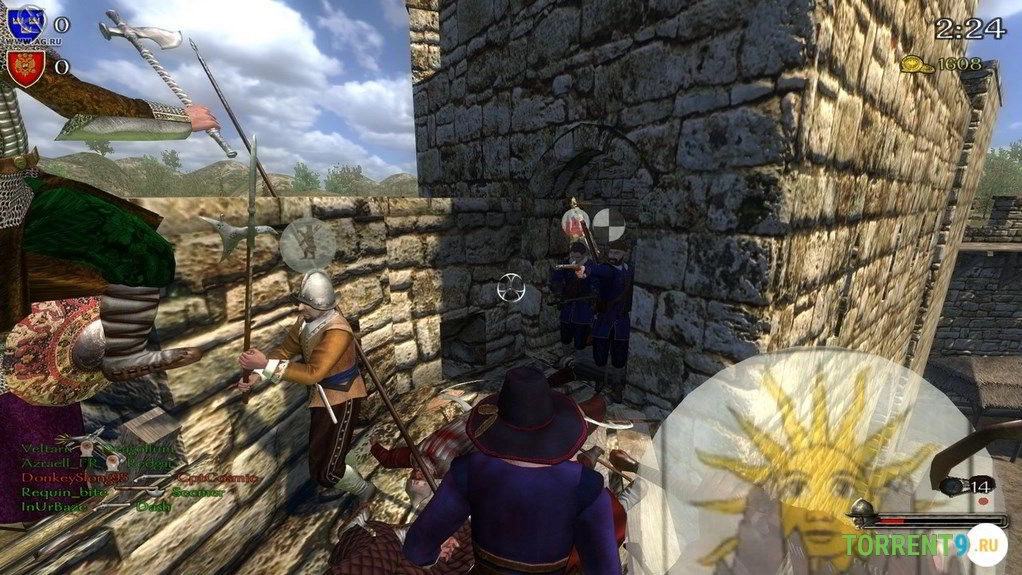1022x575 pixels.
Task: Select the ammo pouch icon
Action: point(952,487)
